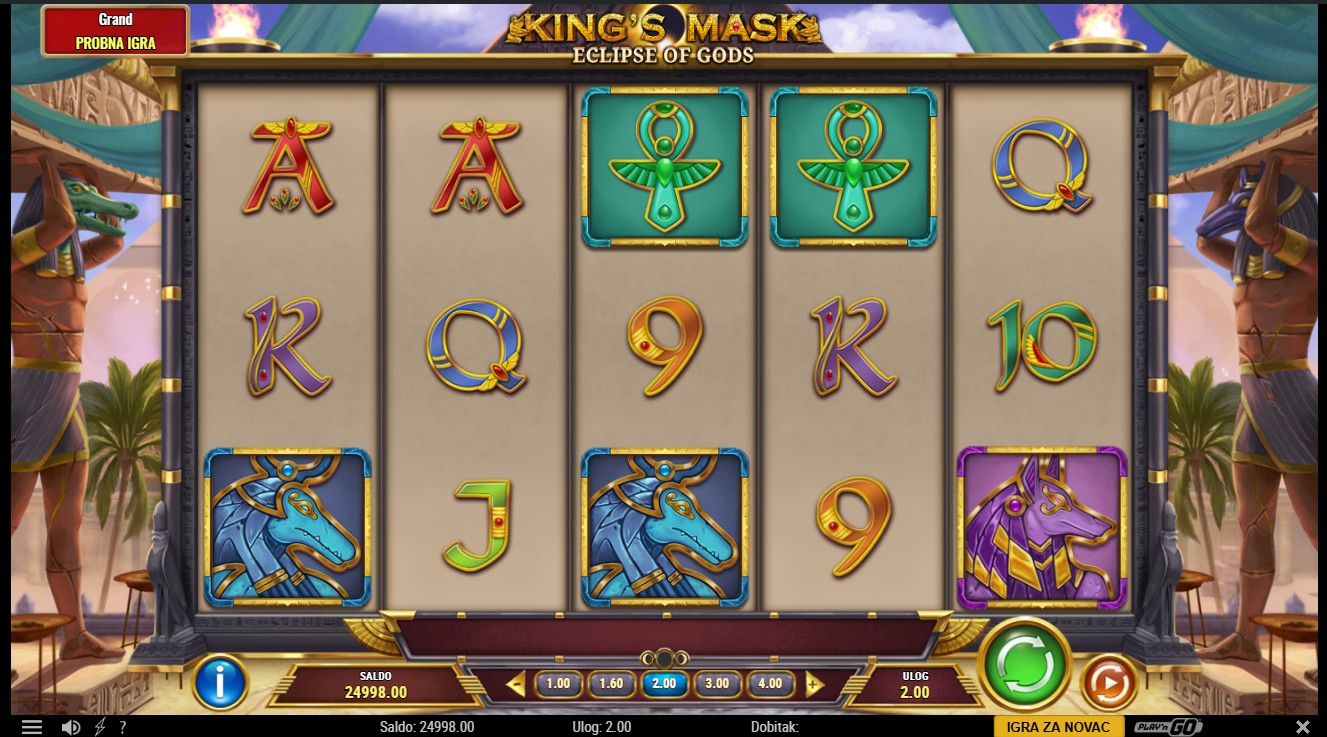Screen dimensions: 1327x737
Task: Pick the 3.00 bet level
Action: coord(716,684)
